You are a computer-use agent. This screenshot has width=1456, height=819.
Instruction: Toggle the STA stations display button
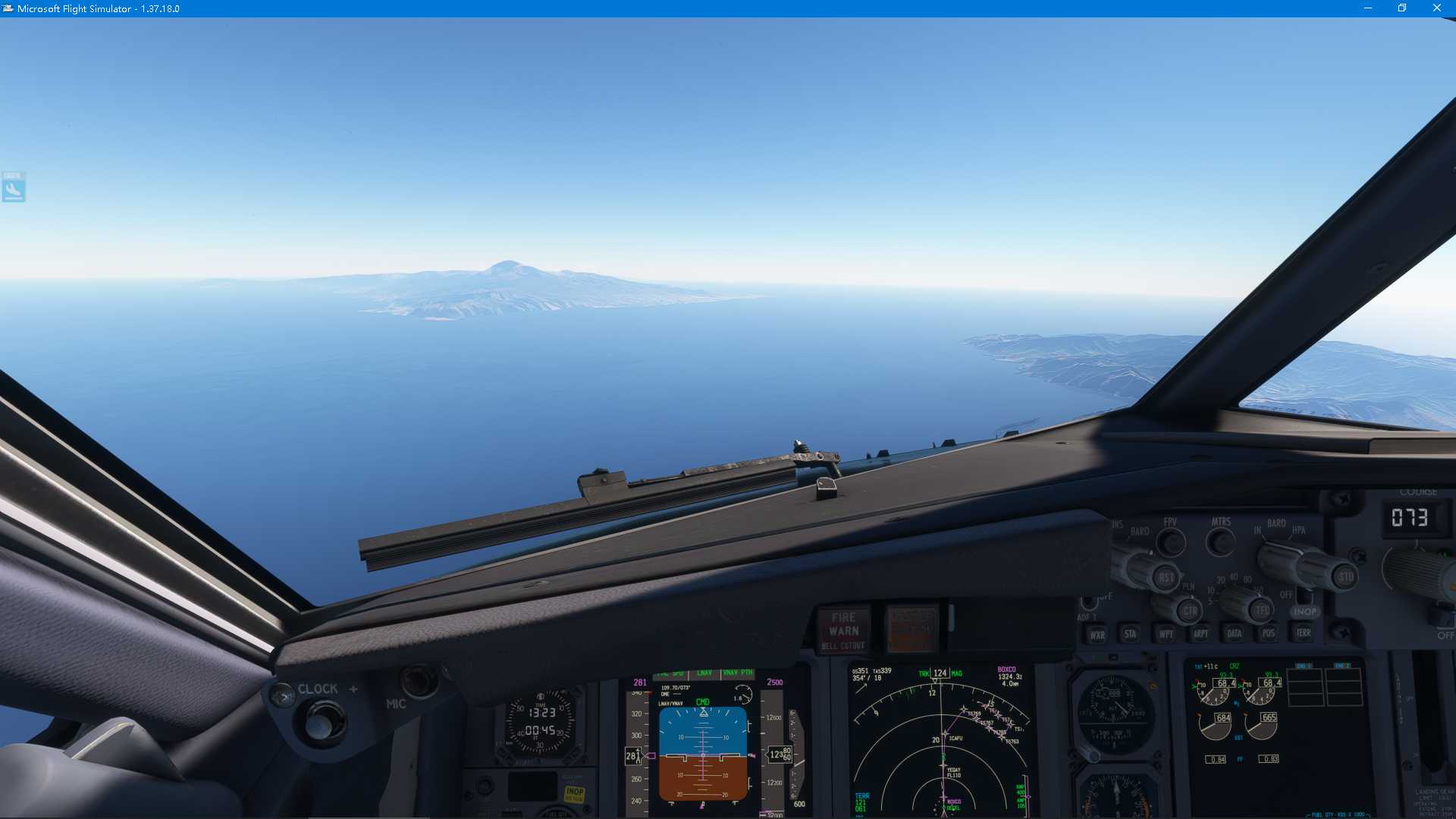click(x=1130, y=634)
